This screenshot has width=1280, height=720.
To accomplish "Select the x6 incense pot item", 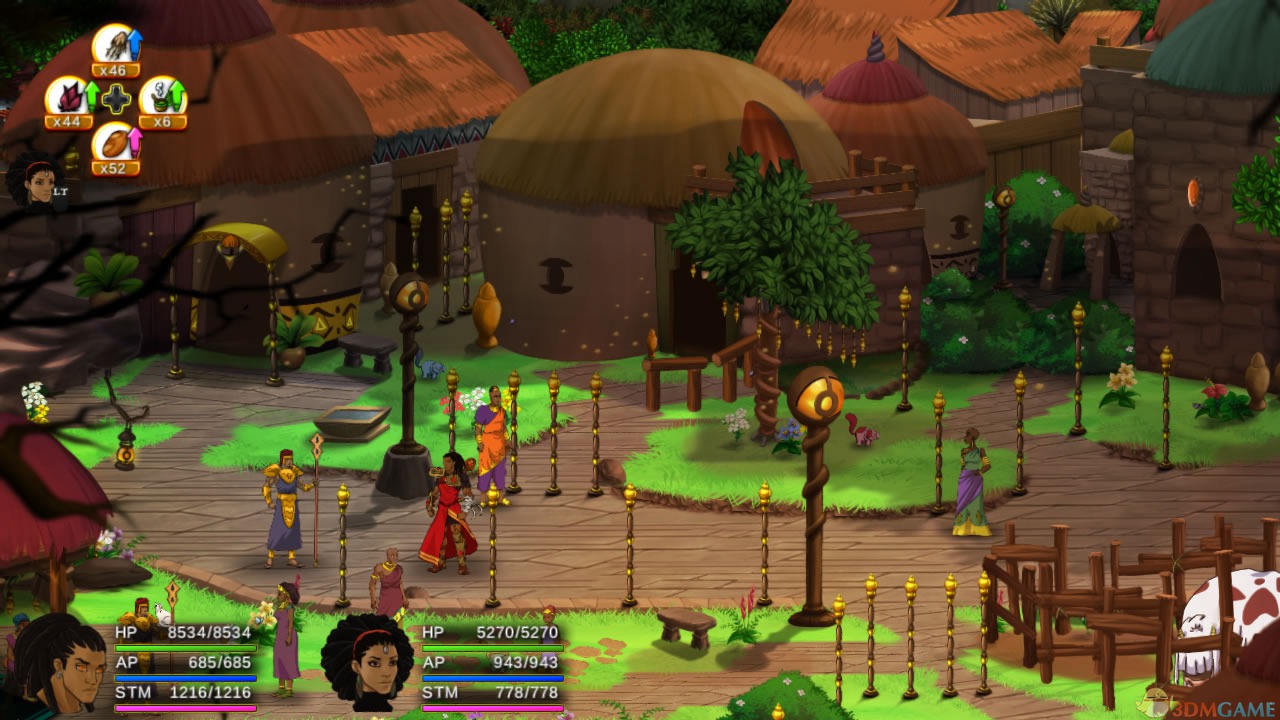I will click(161, 101).
